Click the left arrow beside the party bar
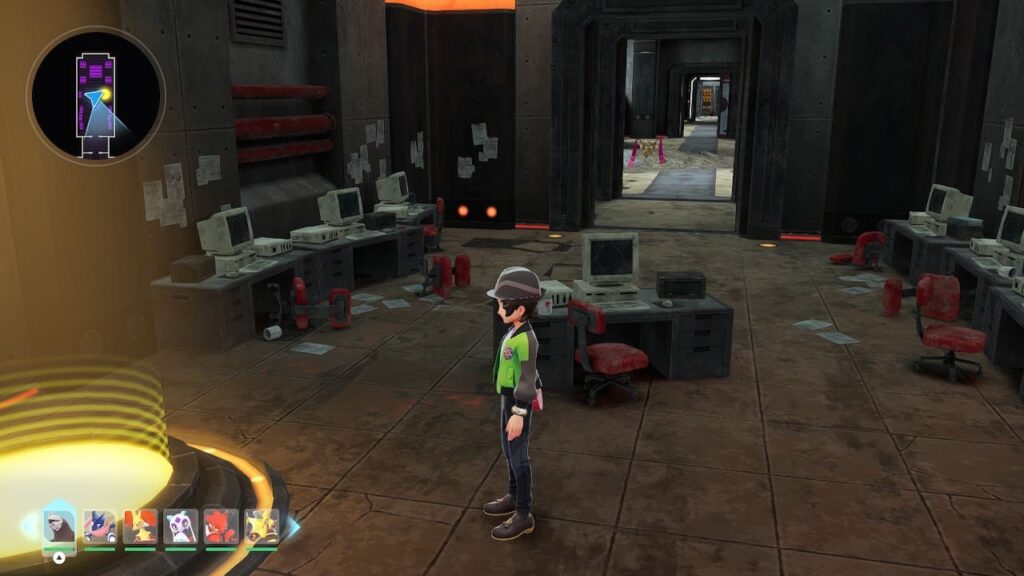 point(28,526)
